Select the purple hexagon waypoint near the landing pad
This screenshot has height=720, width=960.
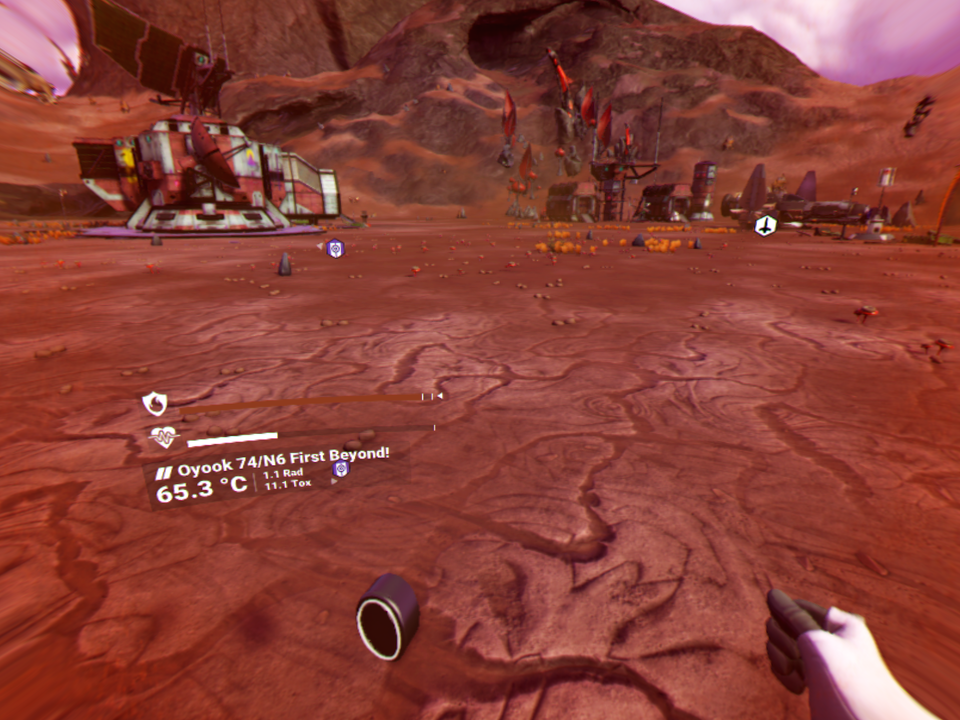pos(335,248)
